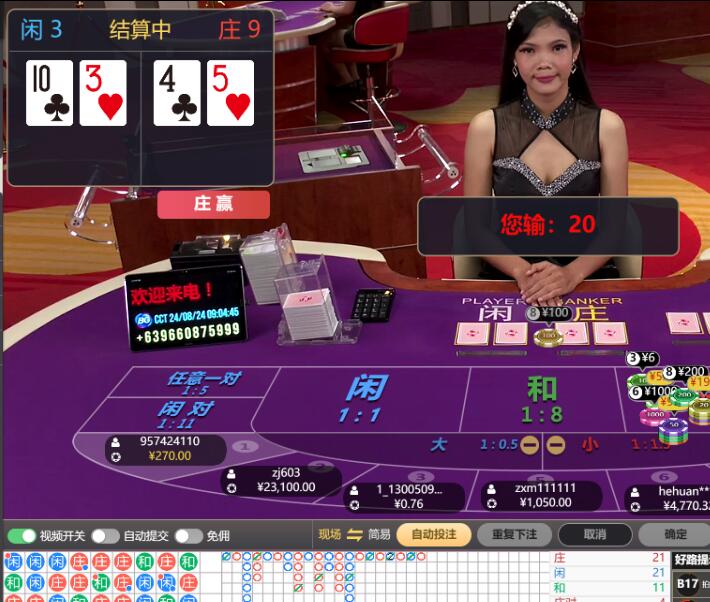Turn on the 免佣 commission-free toggle

click(x=188, y=536)
